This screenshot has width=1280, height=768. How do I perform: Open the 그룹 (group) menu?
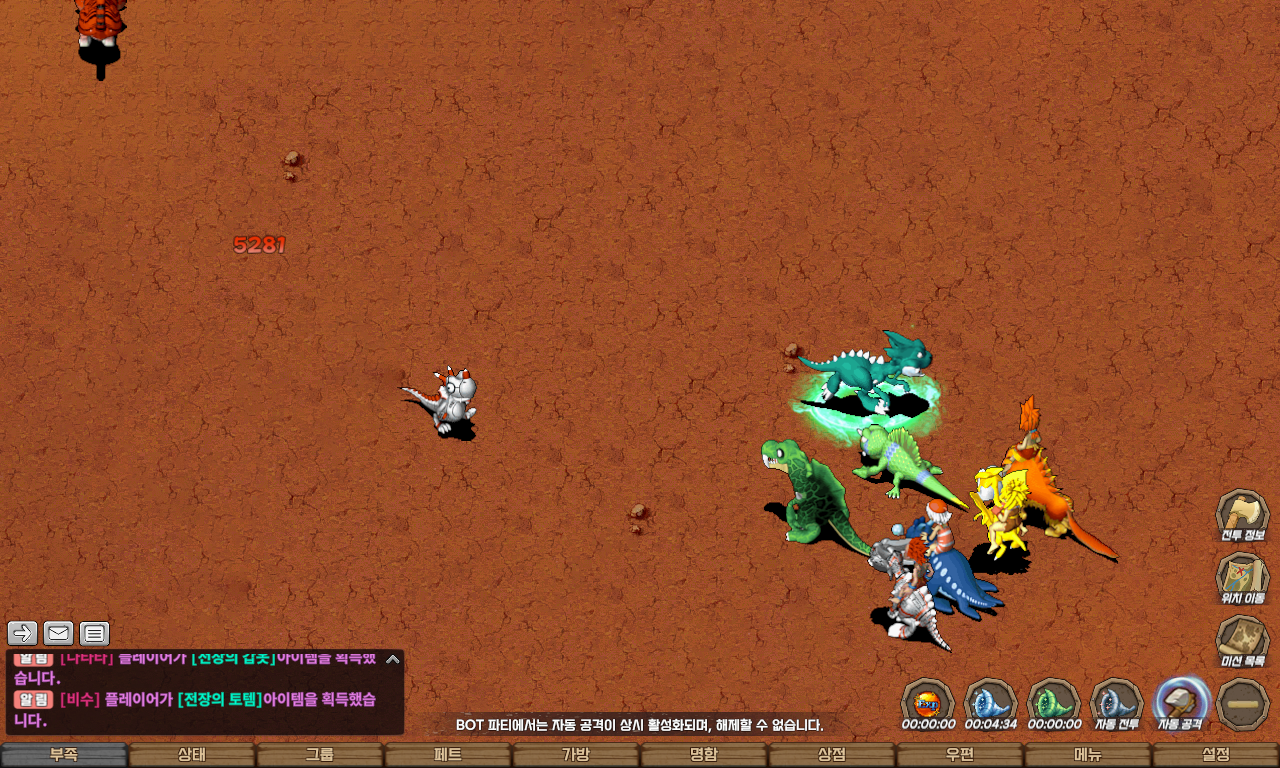pos(320,755)
